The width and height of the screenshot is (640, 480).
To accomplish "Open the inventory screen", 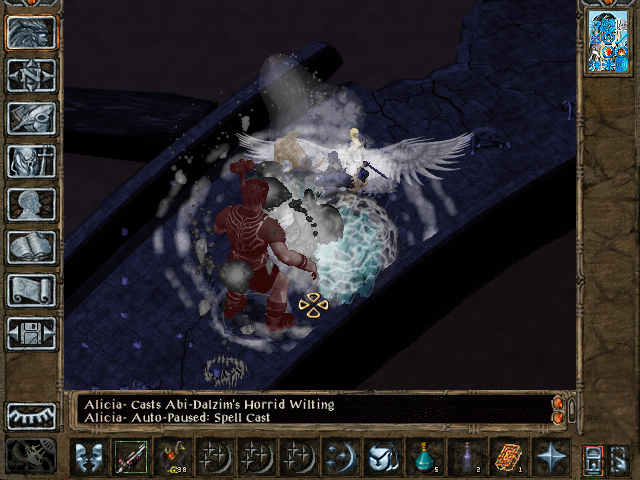I will point(31,161).
